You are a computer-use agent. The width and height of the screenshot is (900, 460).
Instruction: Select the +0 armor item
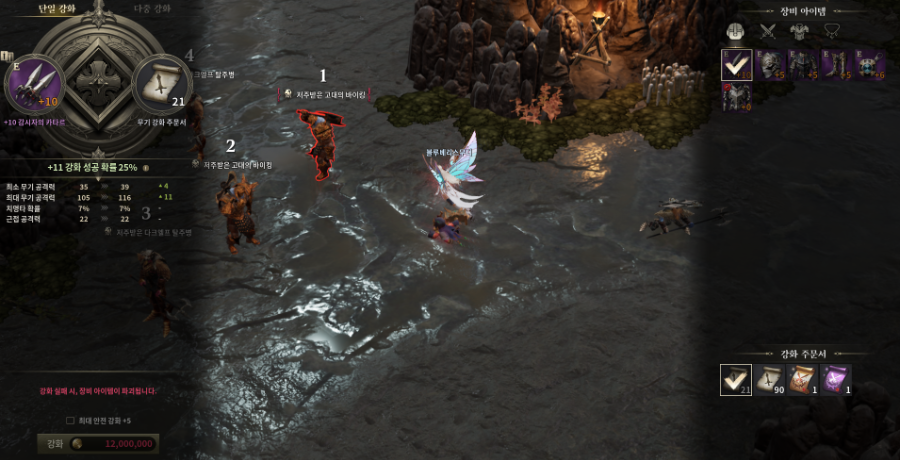click(736, 97)
